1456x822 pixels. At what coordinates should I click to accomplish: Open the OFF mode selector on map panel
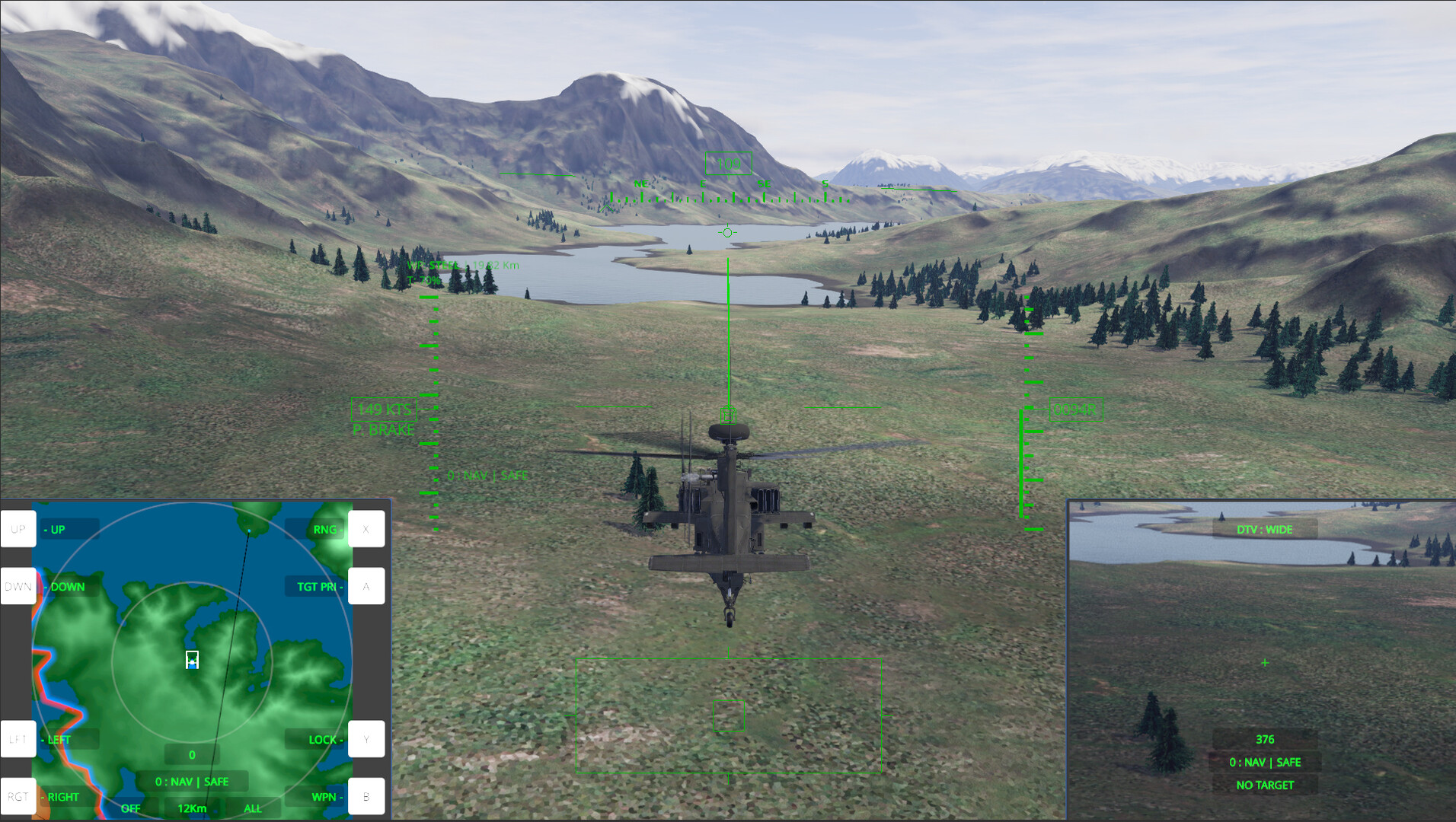(130, 808)
